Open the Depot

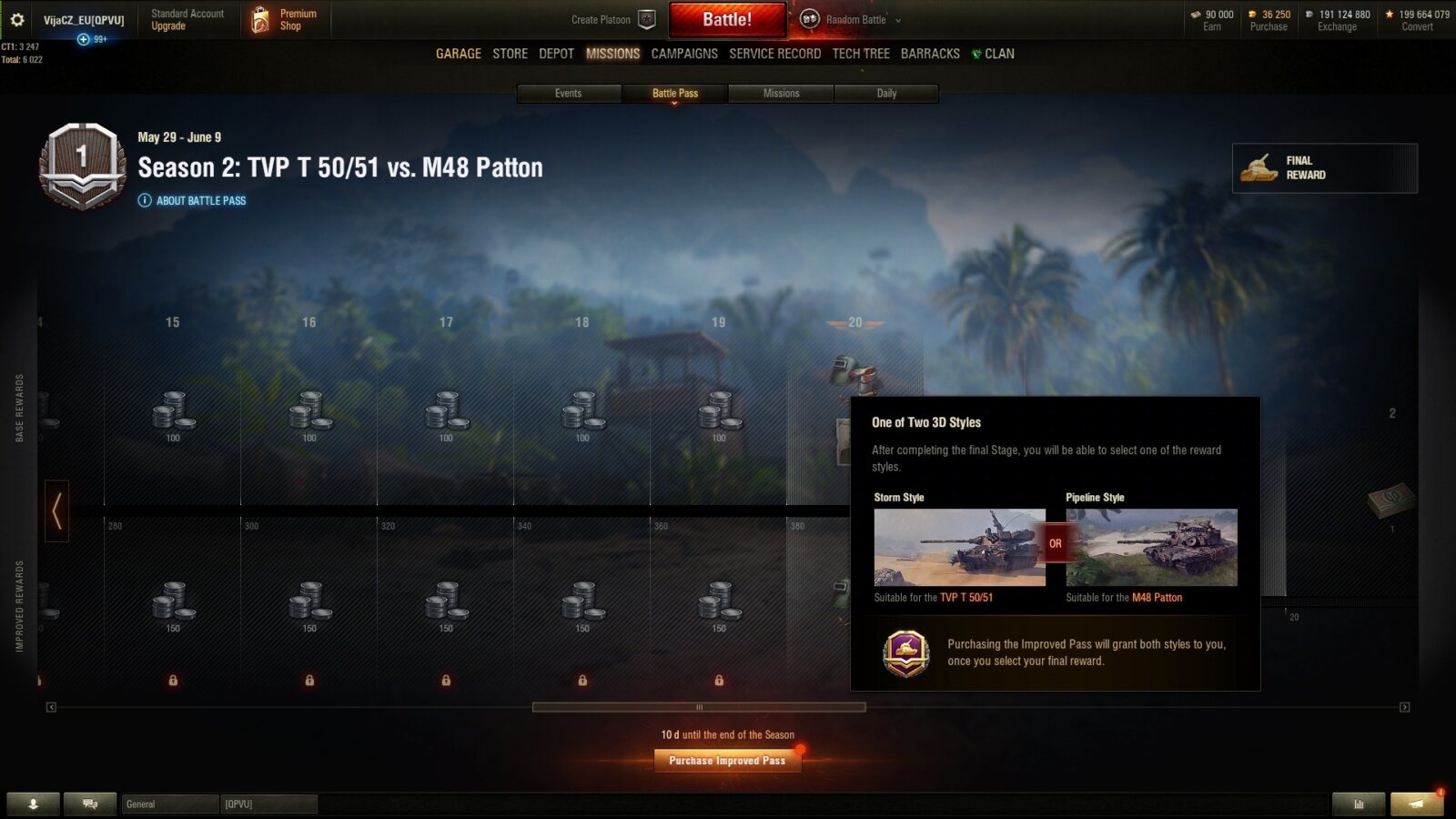tap(556, 54)
